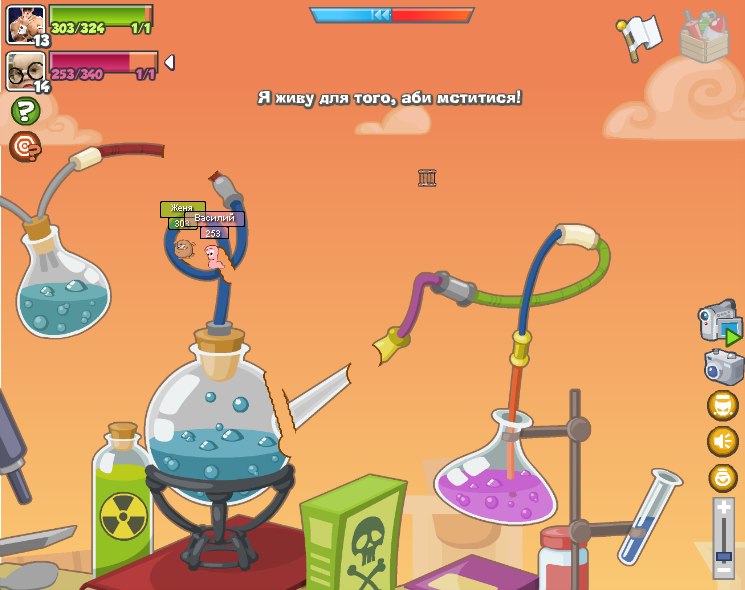745x590 pixels.
Task: Select the level 14 player avatar
Action: [25, 70]
